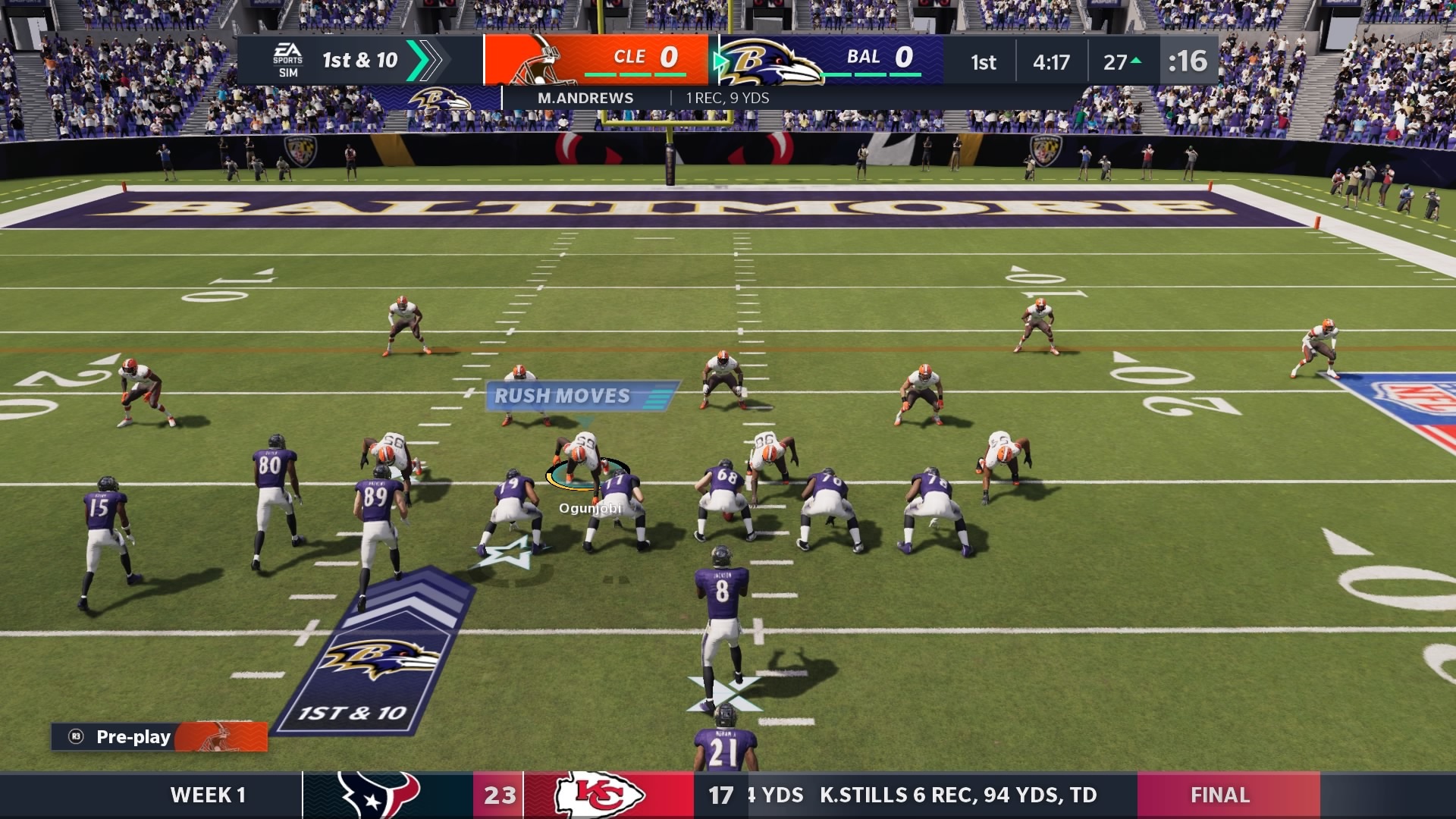
Task: Toggle the play clock showing :16
Action: click(x=1189, y=62)
